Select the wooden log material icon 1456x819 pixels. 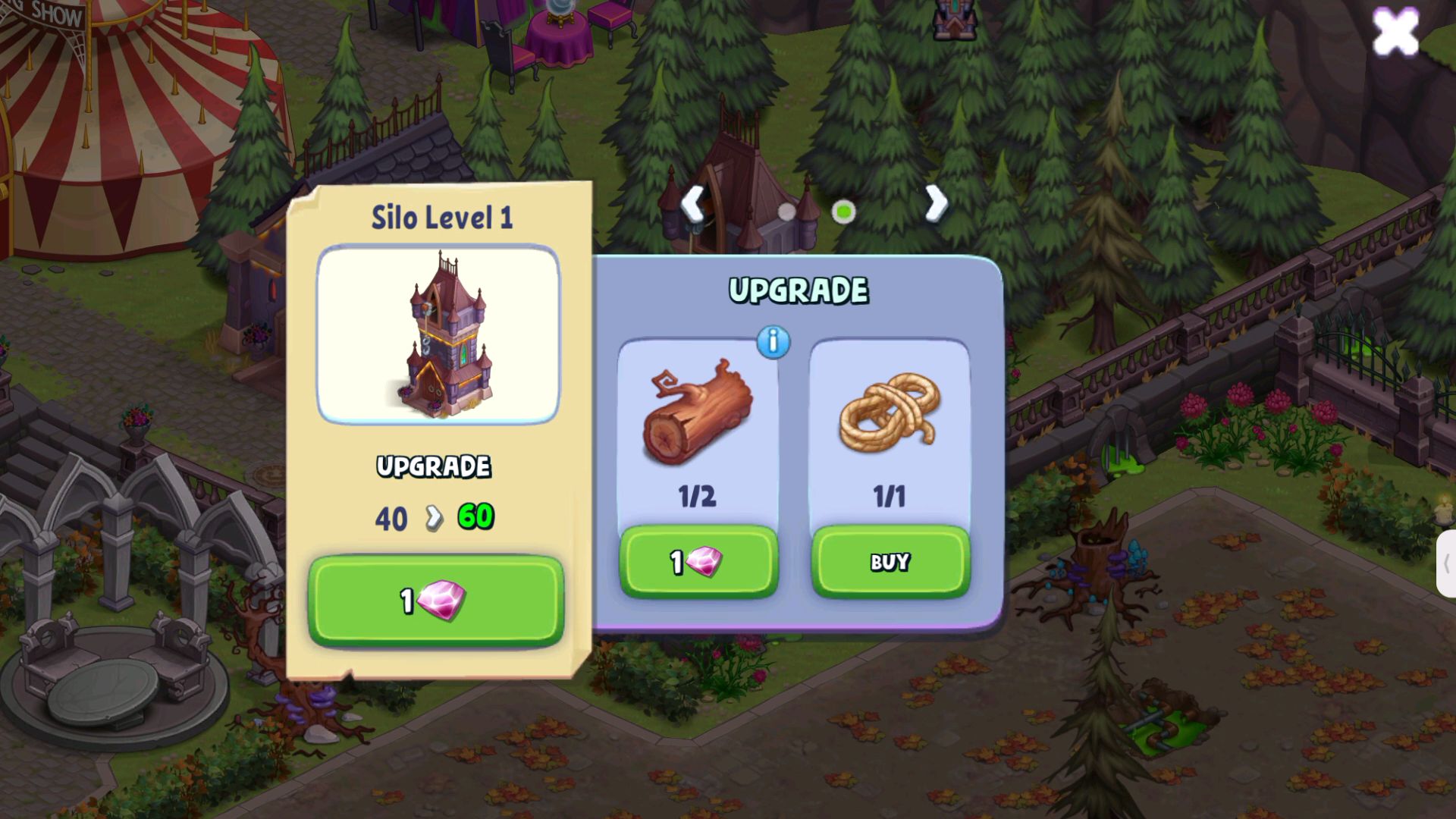(698, 413)
